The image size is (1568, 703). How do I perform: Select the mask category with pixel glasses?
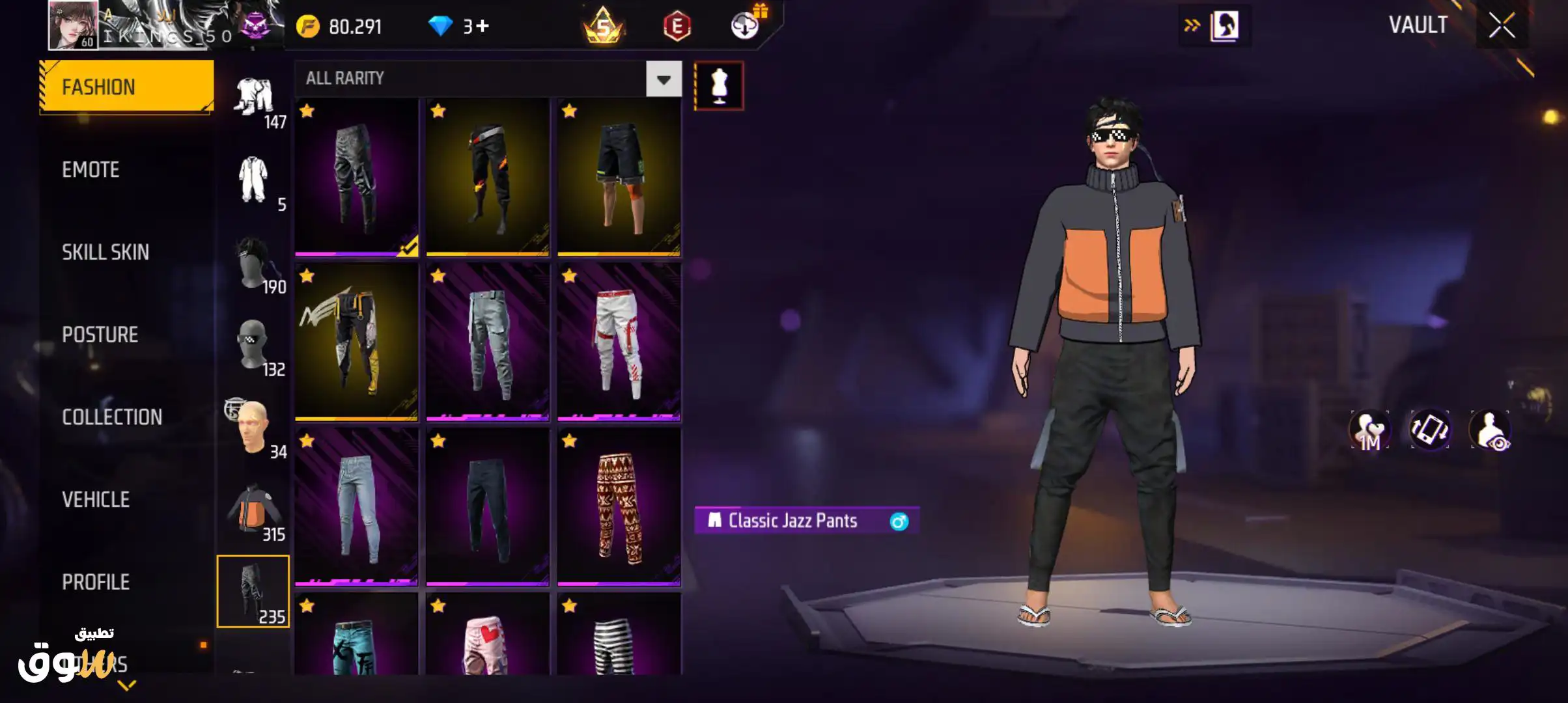[254, 347]
